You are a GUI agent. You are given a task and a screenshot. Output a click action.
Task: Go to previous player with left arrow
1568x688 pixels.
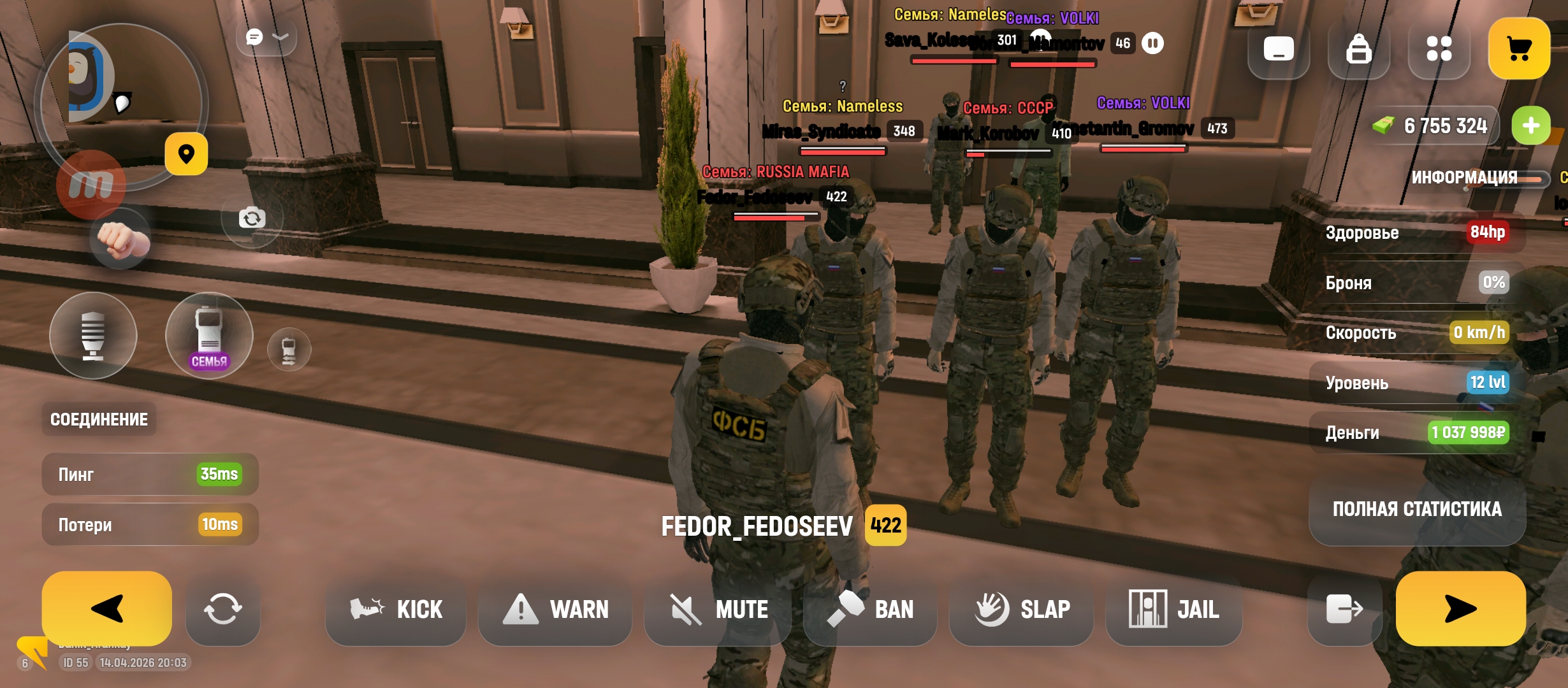point(107,608)
